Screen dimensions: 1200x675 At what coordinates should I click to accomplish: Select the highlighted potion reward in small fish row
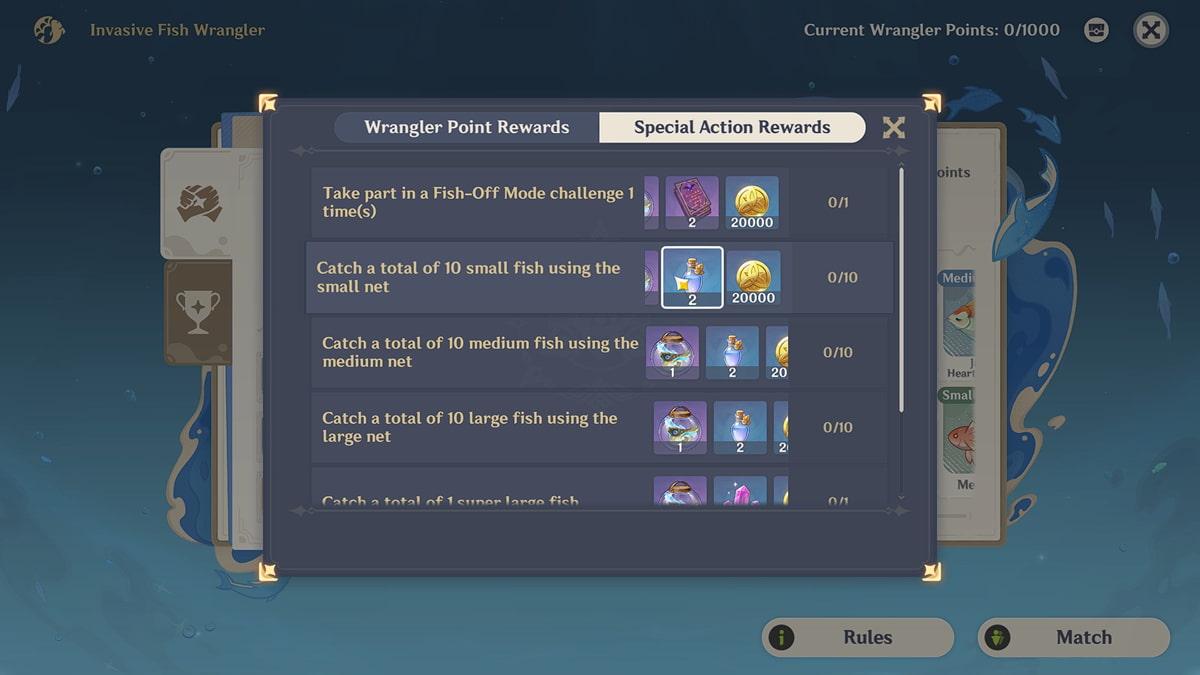tap(692, 277)
